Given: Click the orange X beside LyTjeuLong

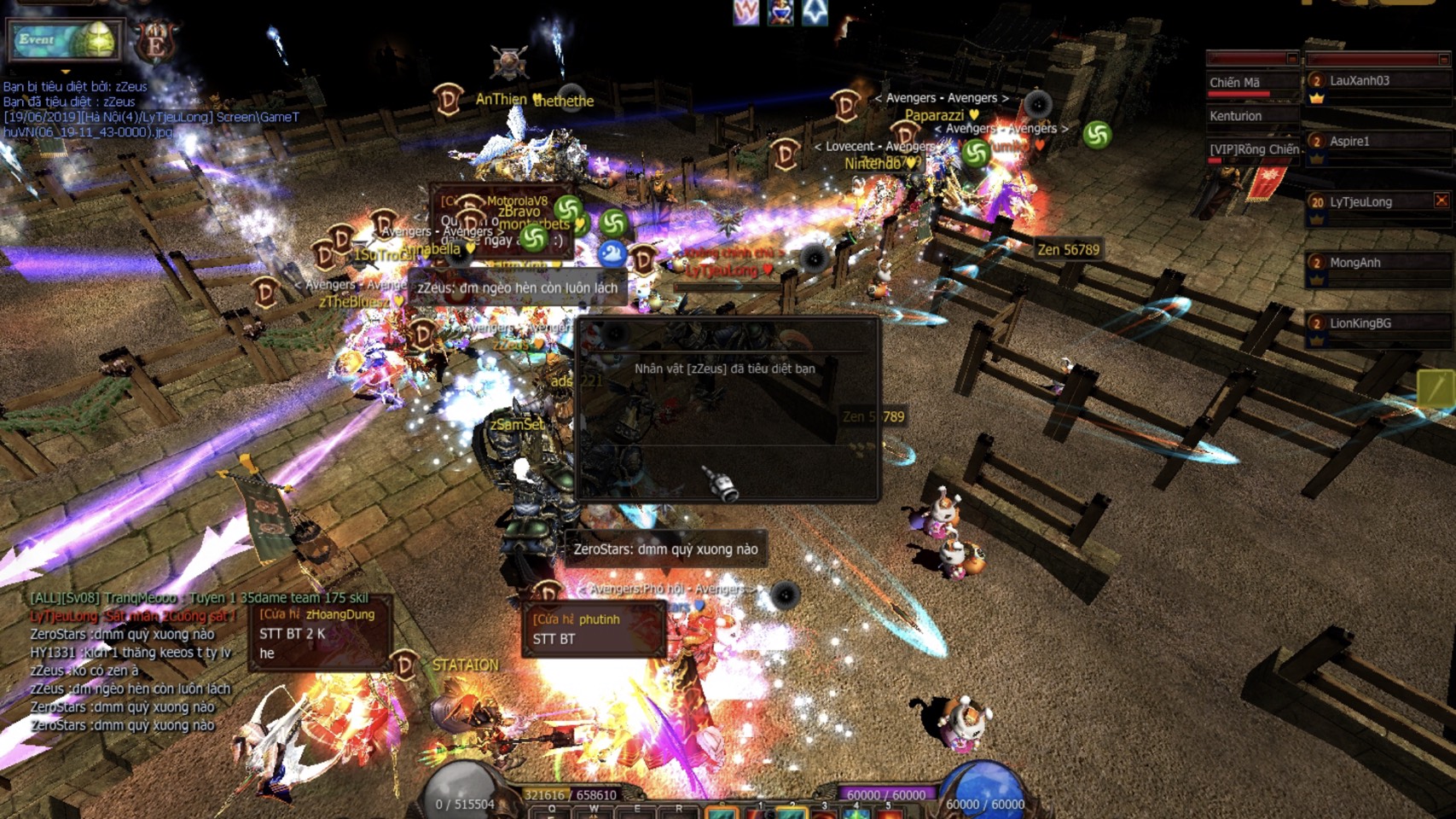Looking at the screenshot, I should 1441,200.
